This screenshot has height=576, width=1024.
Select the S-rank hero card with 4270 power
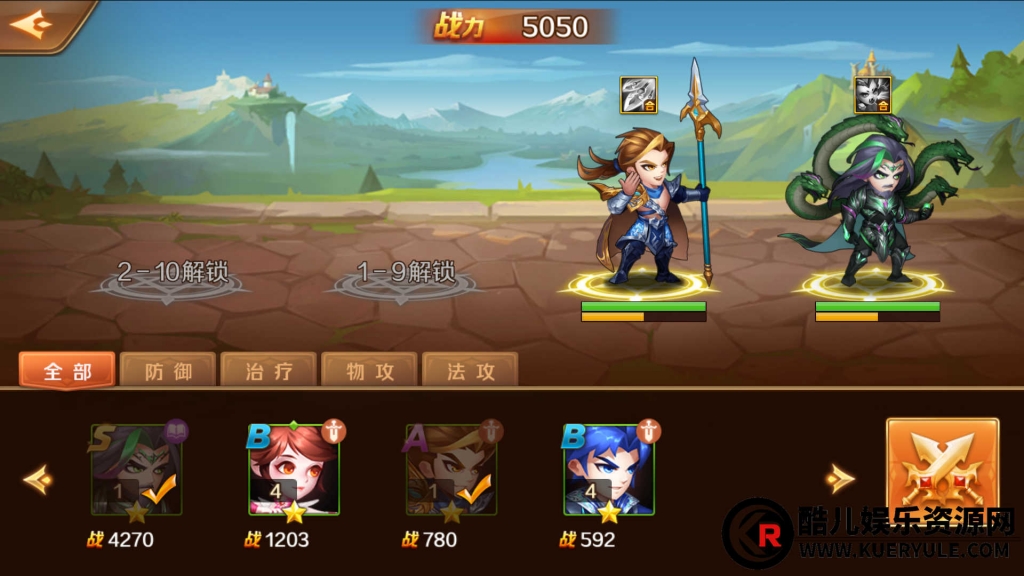coord(137,470)
